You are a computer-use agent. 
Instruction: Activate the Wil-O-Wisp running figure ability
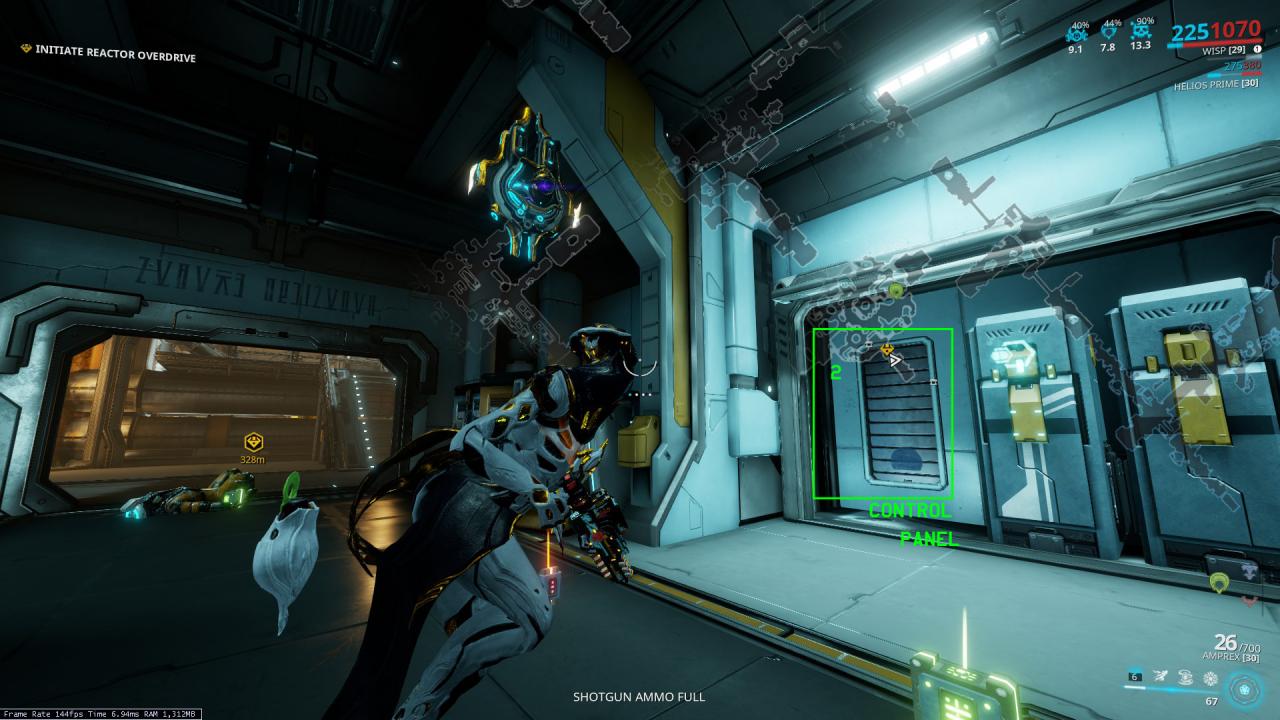click(x=1160, y=677)
